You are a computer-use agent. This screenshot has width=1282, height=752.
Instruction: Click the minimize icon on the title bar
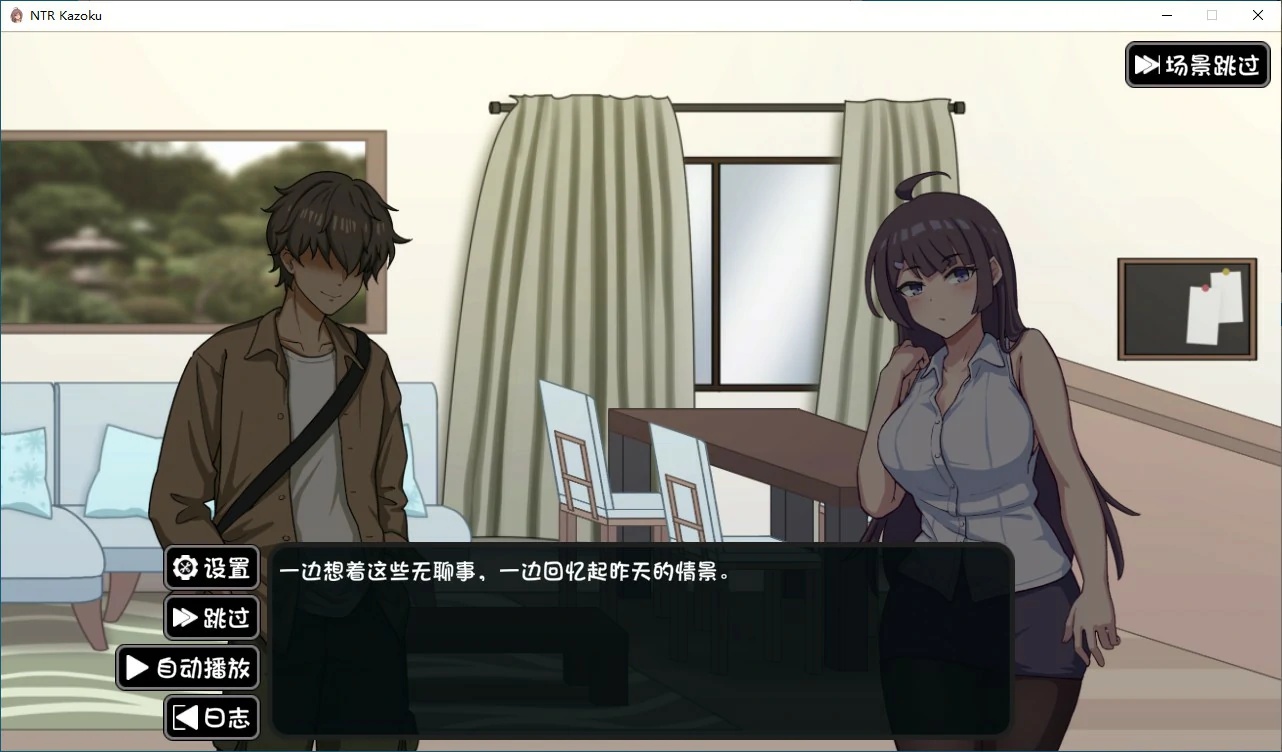click(x=1166, y=15)
